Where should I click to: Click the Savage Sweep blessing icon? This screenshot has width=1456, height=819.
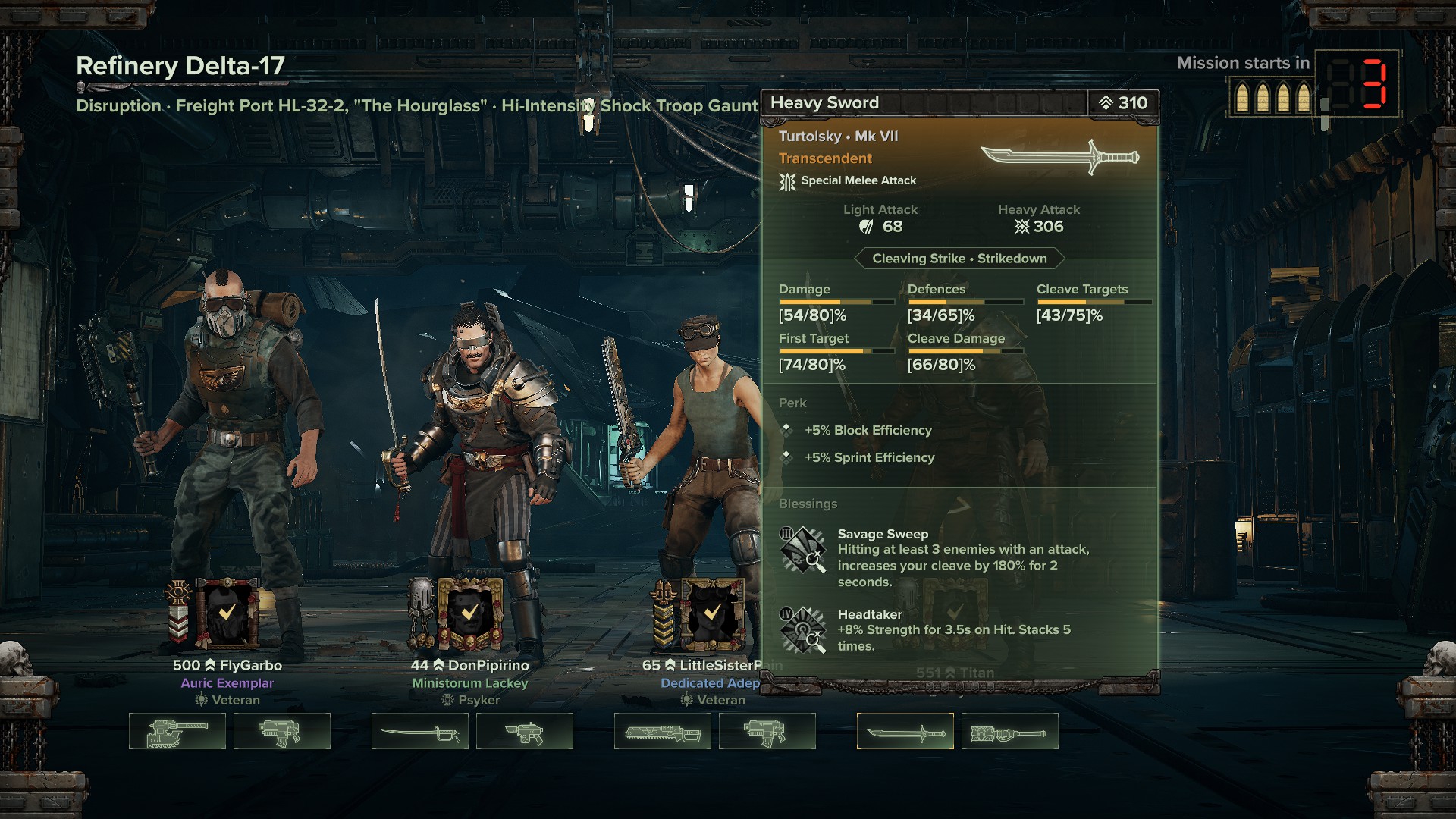click(x=802, y=551)
